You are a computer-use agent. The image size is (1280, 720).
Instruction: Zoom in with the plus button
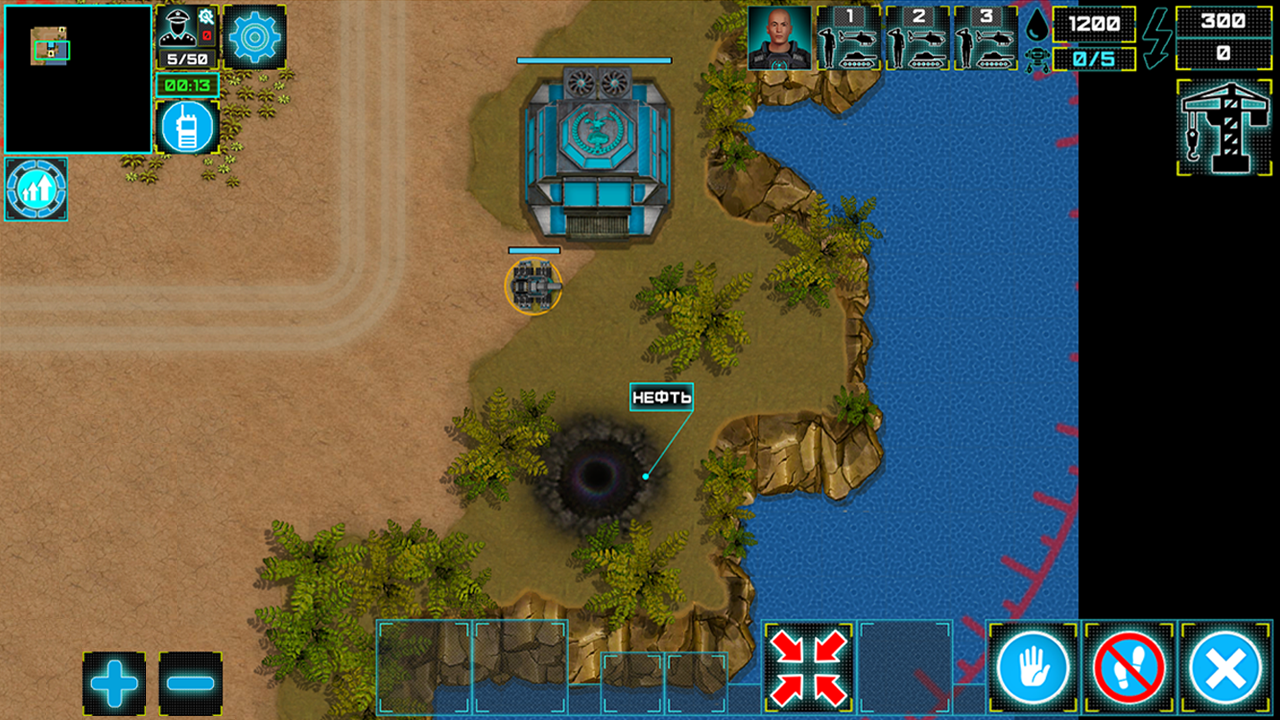[114, 682]
